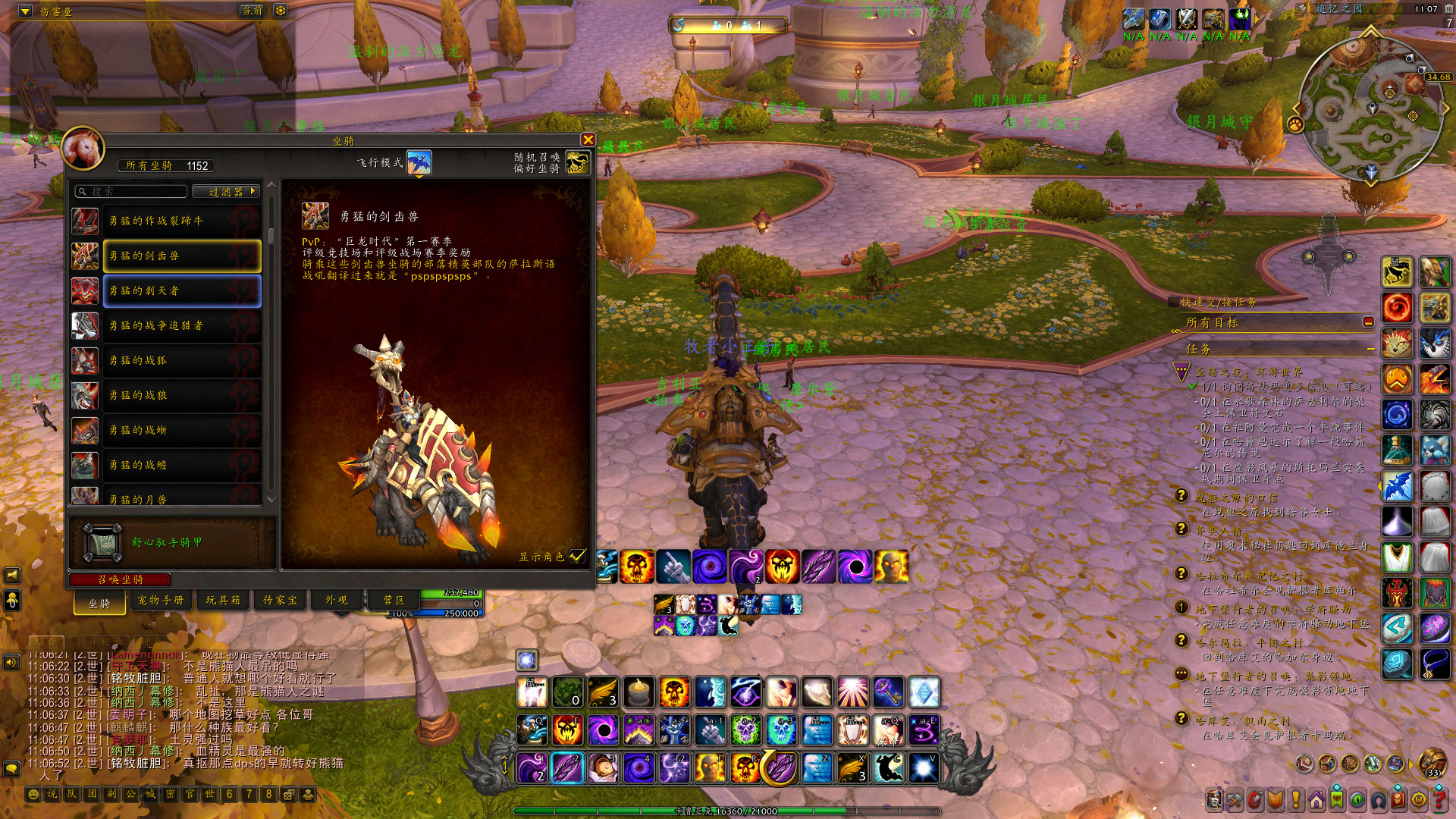Switch to the 传家宝 tab
Viewport: 1456px width, 819px height.
281,600
